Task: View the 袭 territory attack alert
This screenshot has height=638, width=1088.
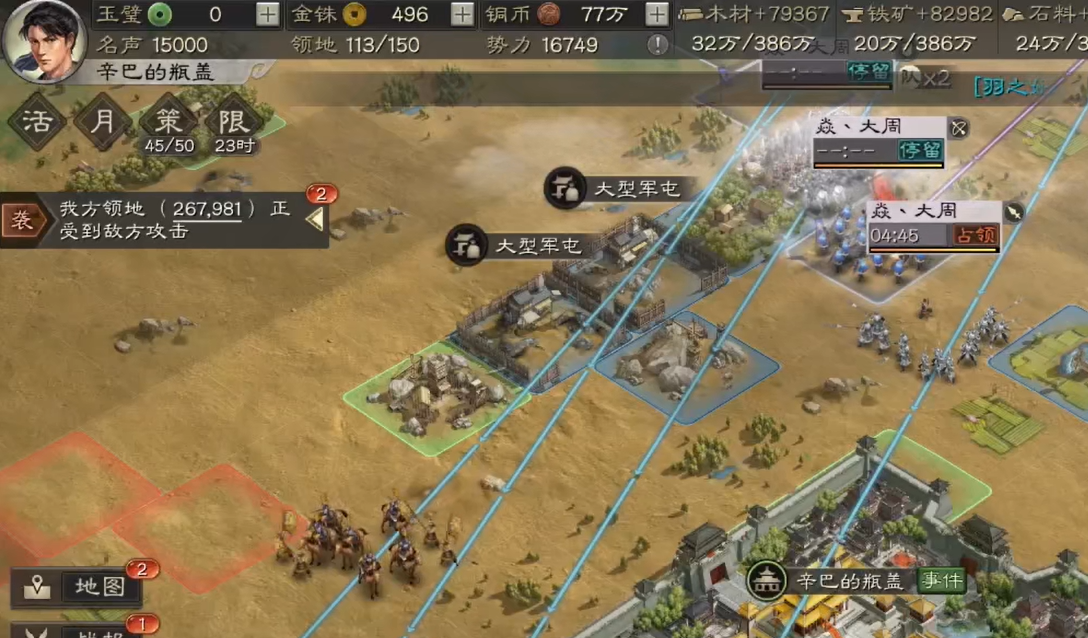Action: click(22, 220)
